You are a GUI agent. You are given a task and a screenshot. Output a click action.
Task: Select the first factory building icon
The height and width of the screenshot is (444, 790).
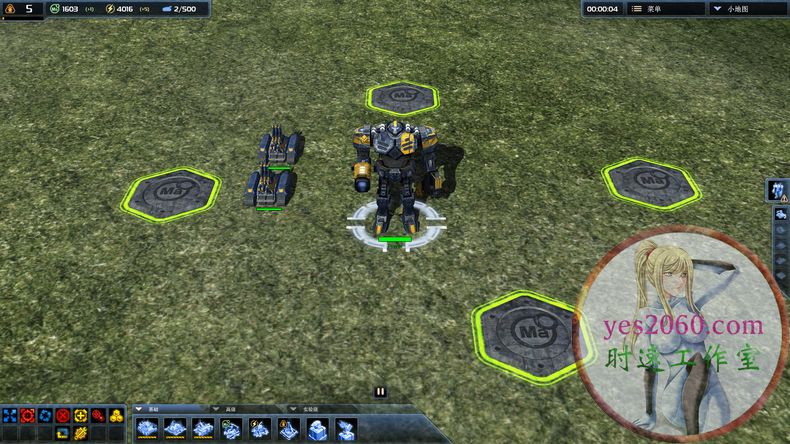(x=147, y=429)
